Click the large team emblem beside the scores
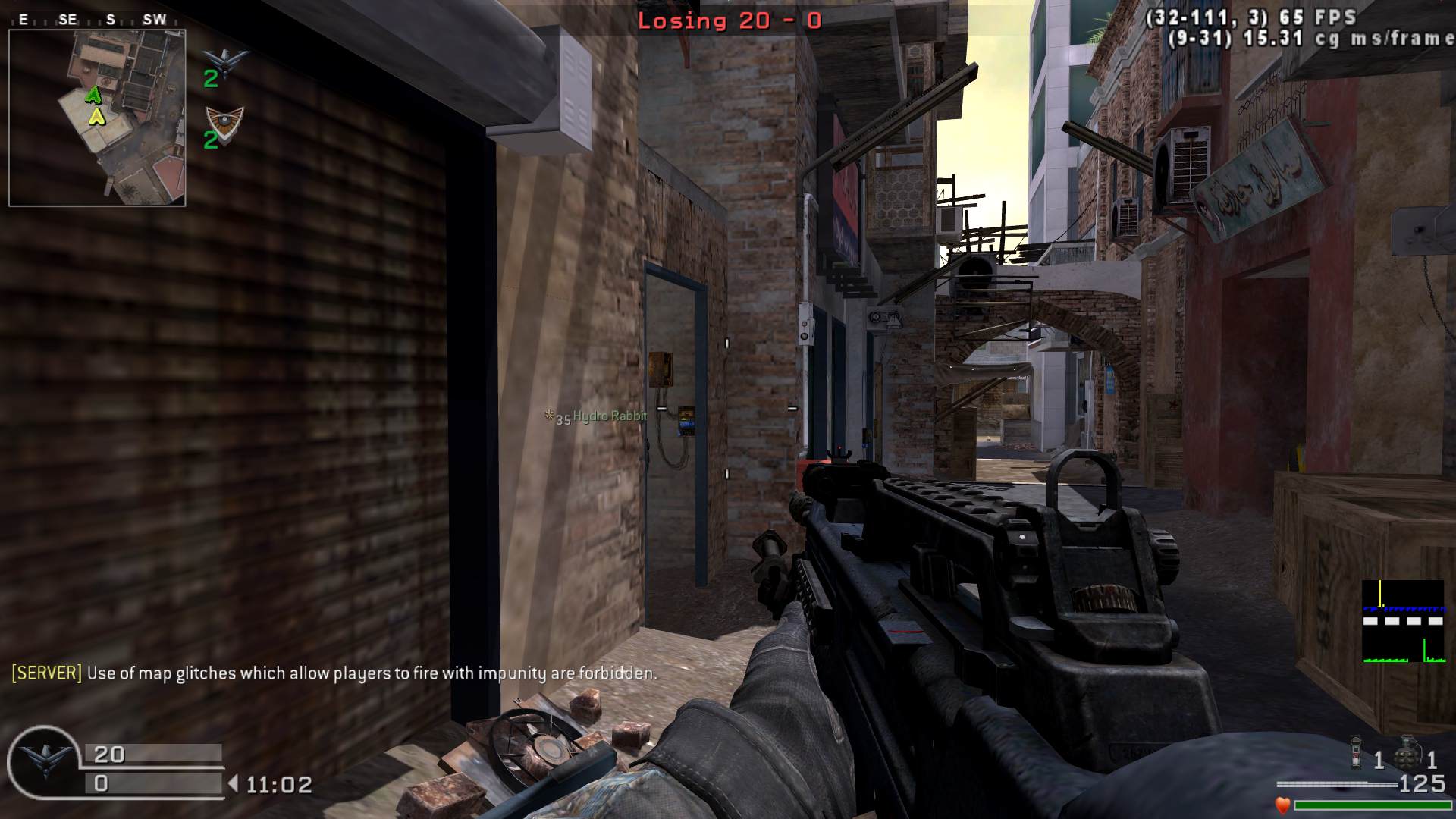The image size is (1456, 819). (43, 761)
